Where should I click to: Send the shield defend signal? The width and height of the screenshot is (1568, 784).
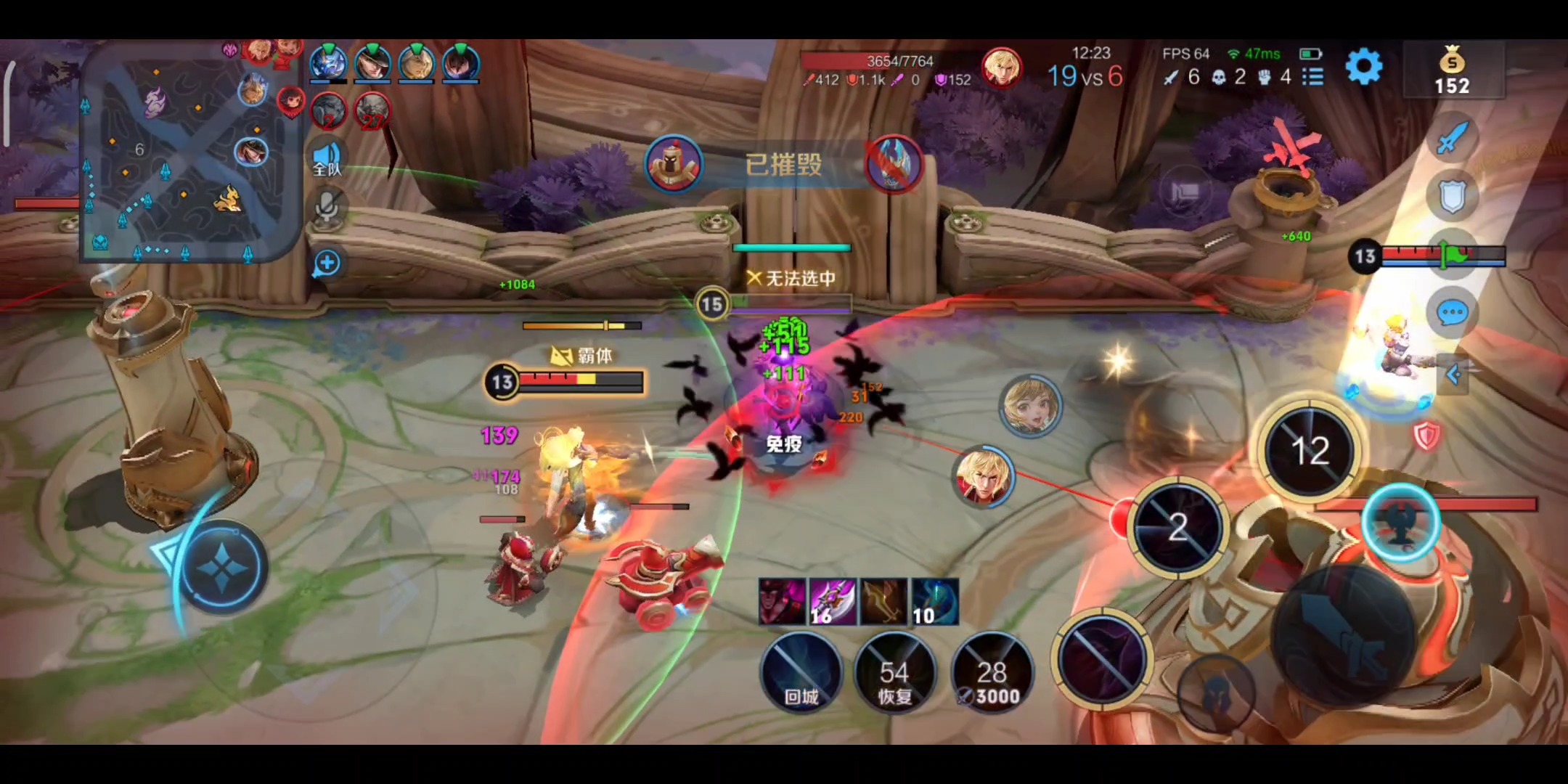pos(1452,196)
